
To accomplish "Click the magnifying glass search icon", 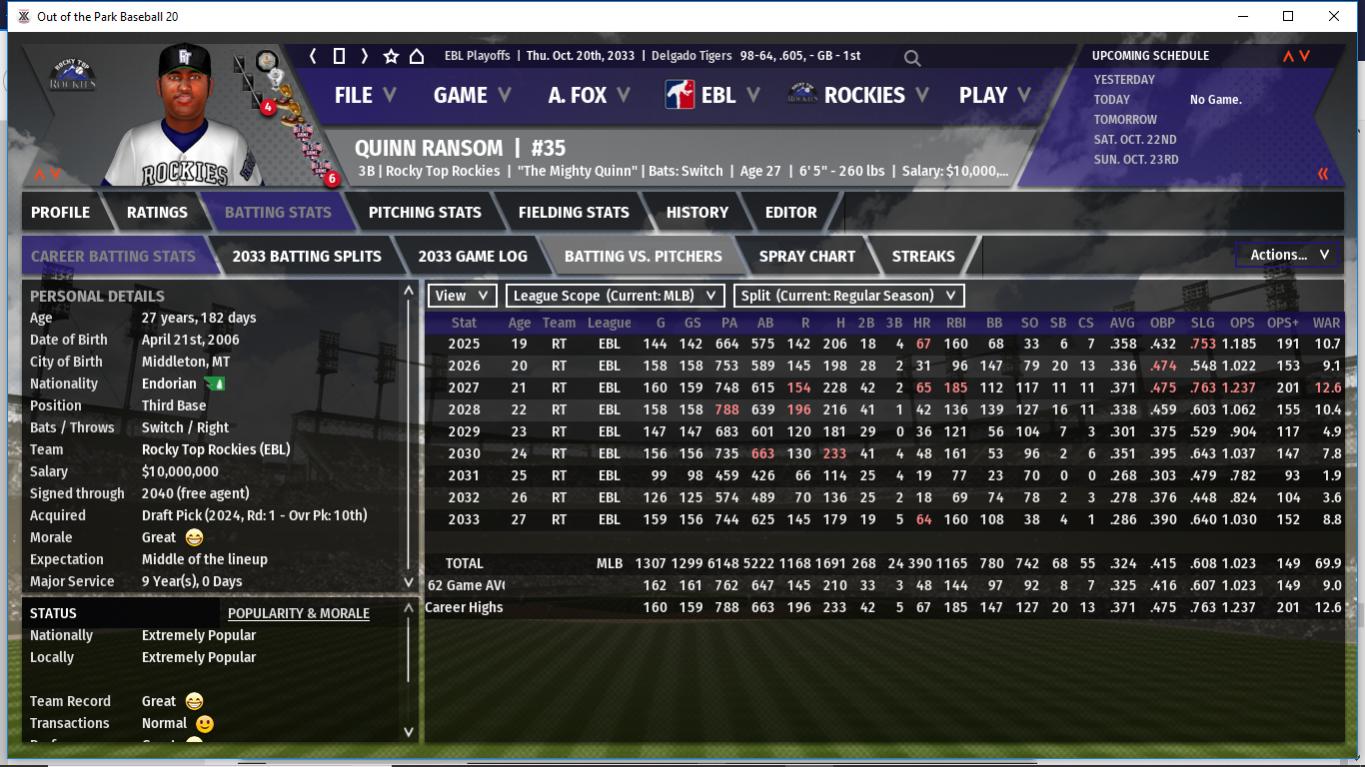I will click(912, 58).
